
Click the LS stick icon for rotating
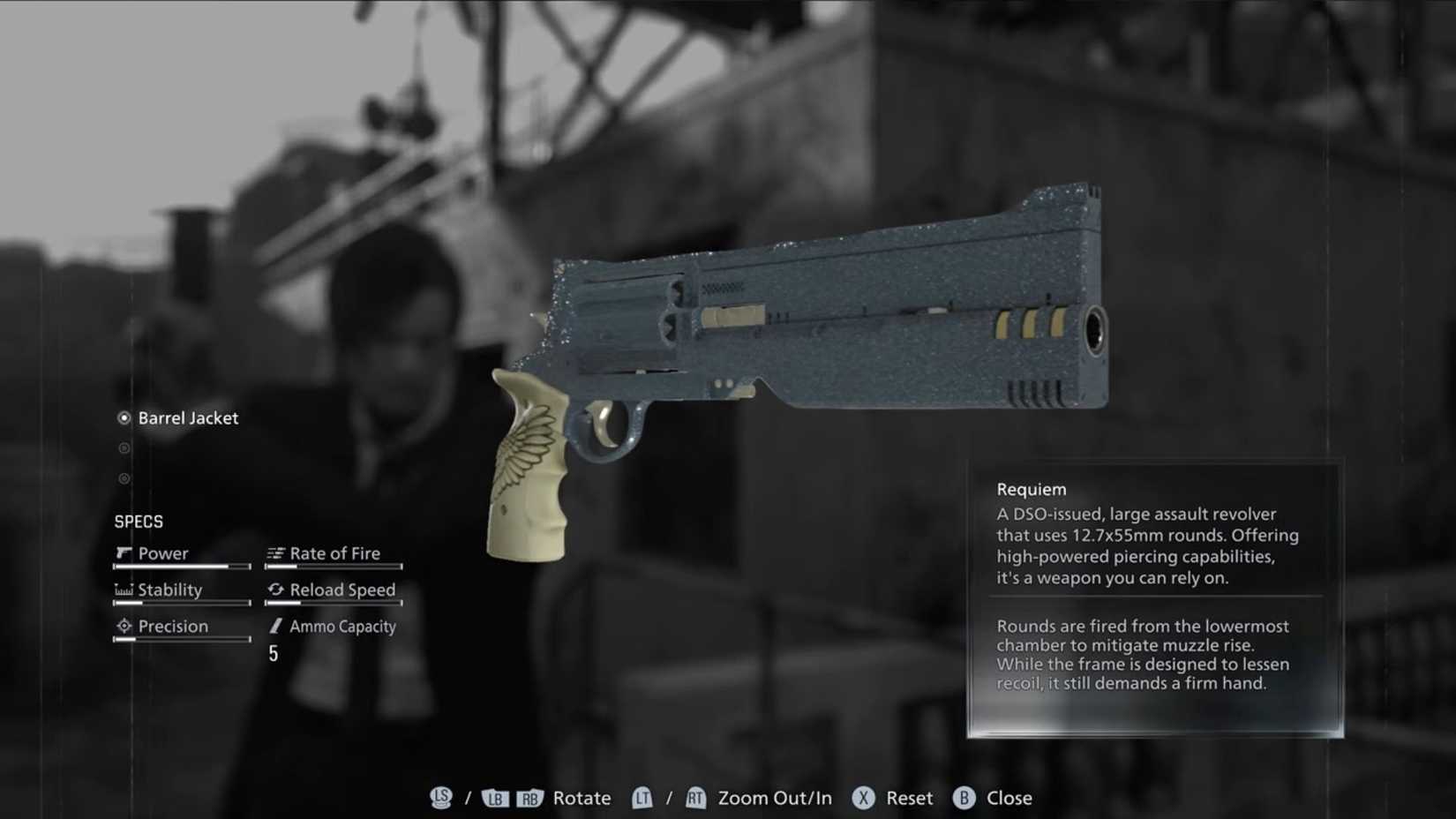439,798
